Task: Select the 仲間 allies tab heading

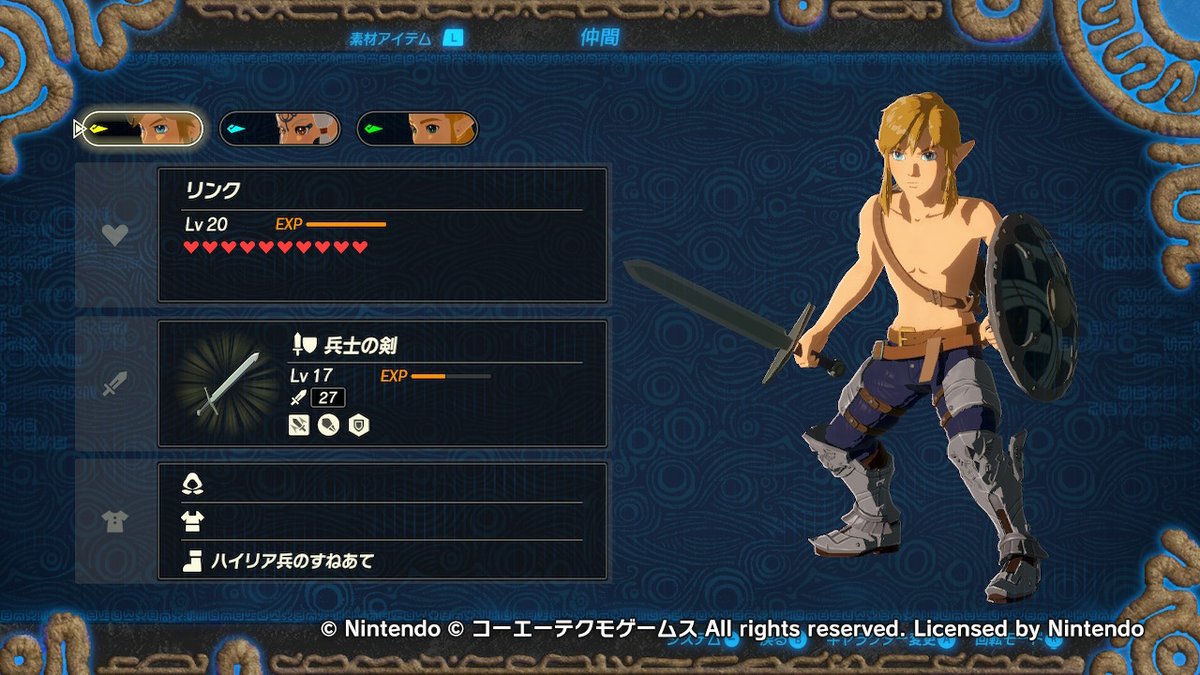Action: point(600,38)
